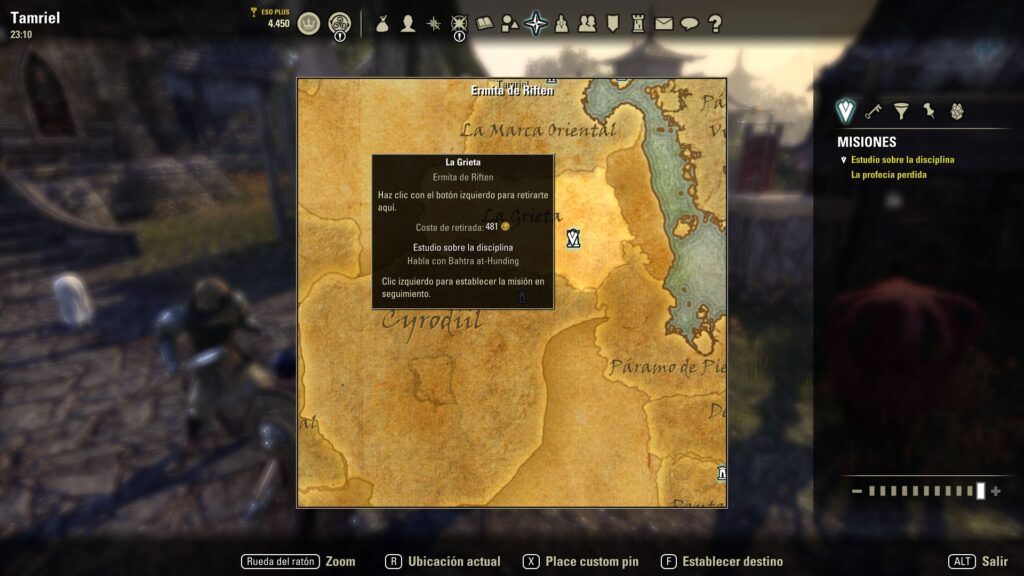Track the quest Estudio sobre la disciplina
The height and width of the screenshot is (576, 1024).
pyautogui.click(x=902, y=160)
